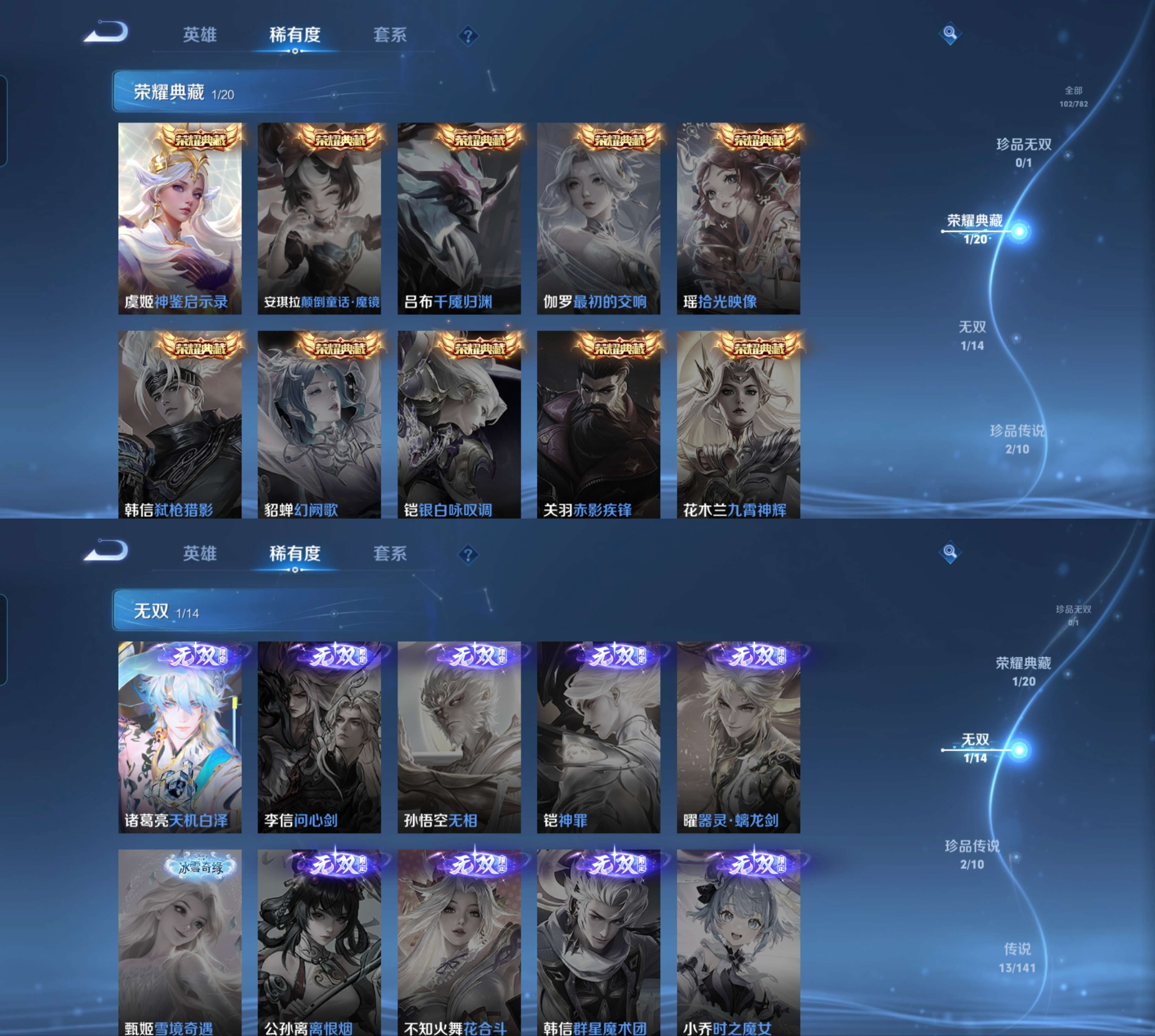This screenshot has height=1036, width=1155.
Task: Select the 铠 银白咏叹调 skin card
Action: [459, 425]
